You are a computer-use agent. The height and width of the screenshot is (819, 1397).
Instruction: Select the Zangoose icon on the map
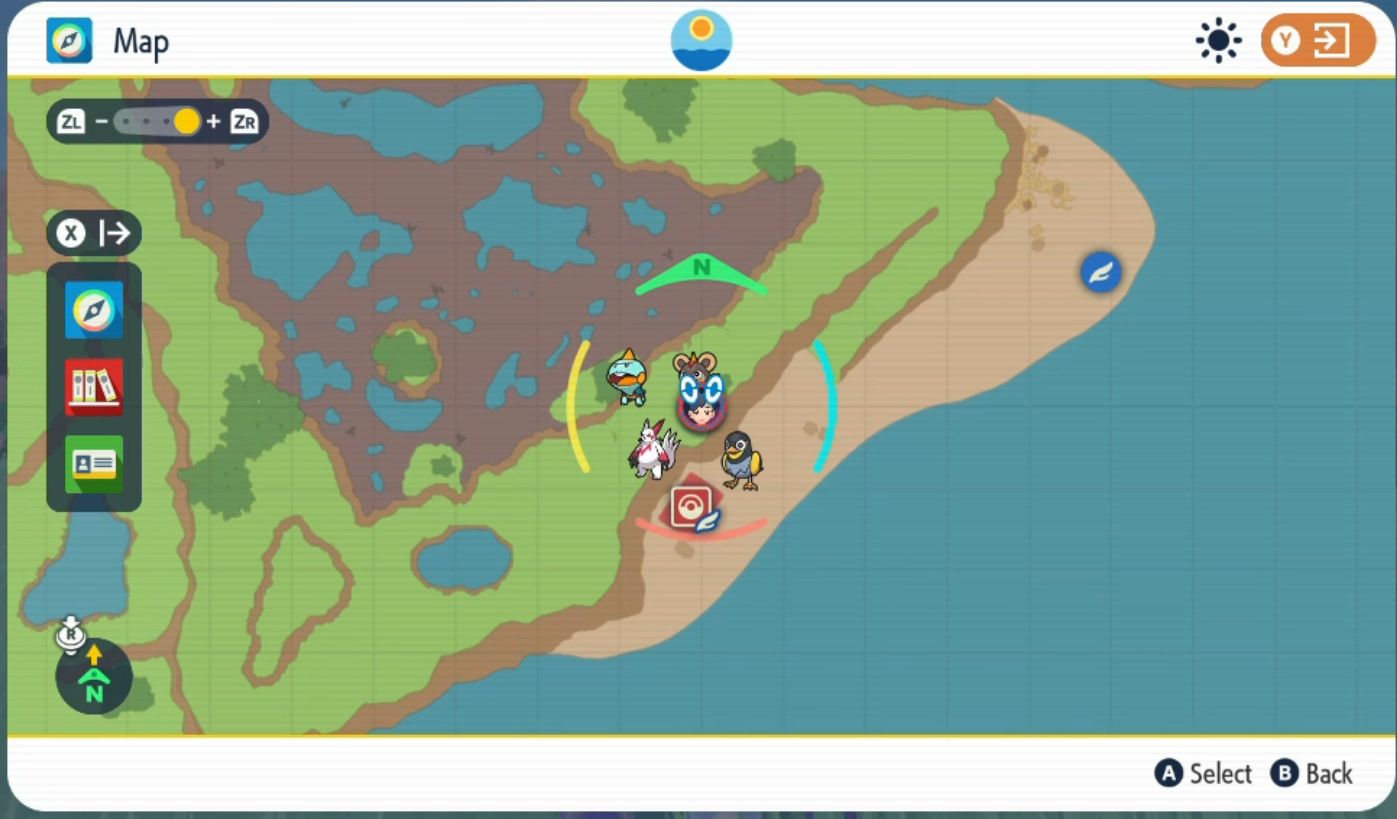tap(651, 447)
